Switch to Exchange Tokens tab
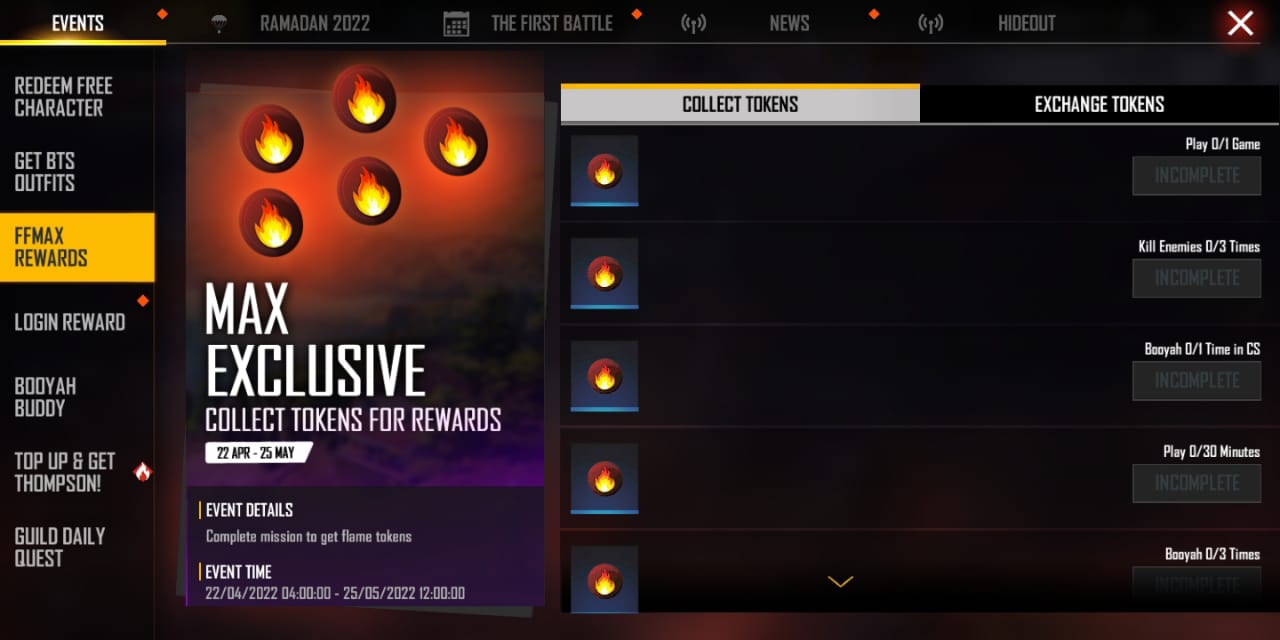This screenshot has height=640, width=1280. 1099,104
